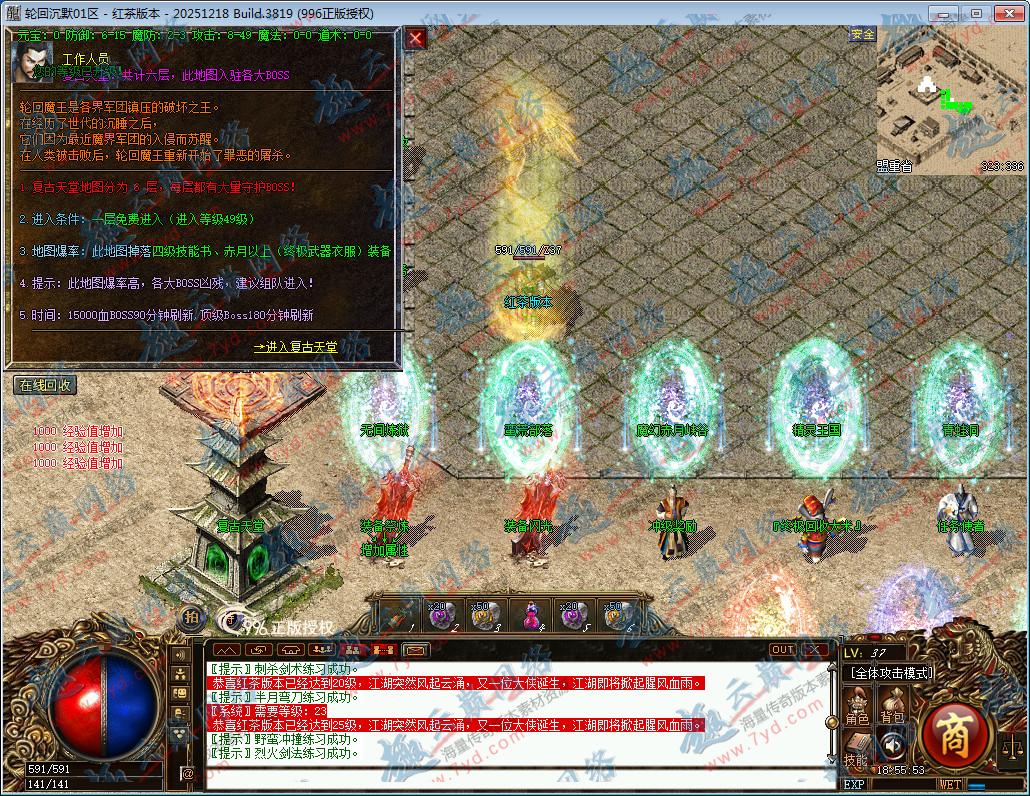1030x796 pixels.
Task: Open the 技能 skills book
Action: click(x=857, y=748)
